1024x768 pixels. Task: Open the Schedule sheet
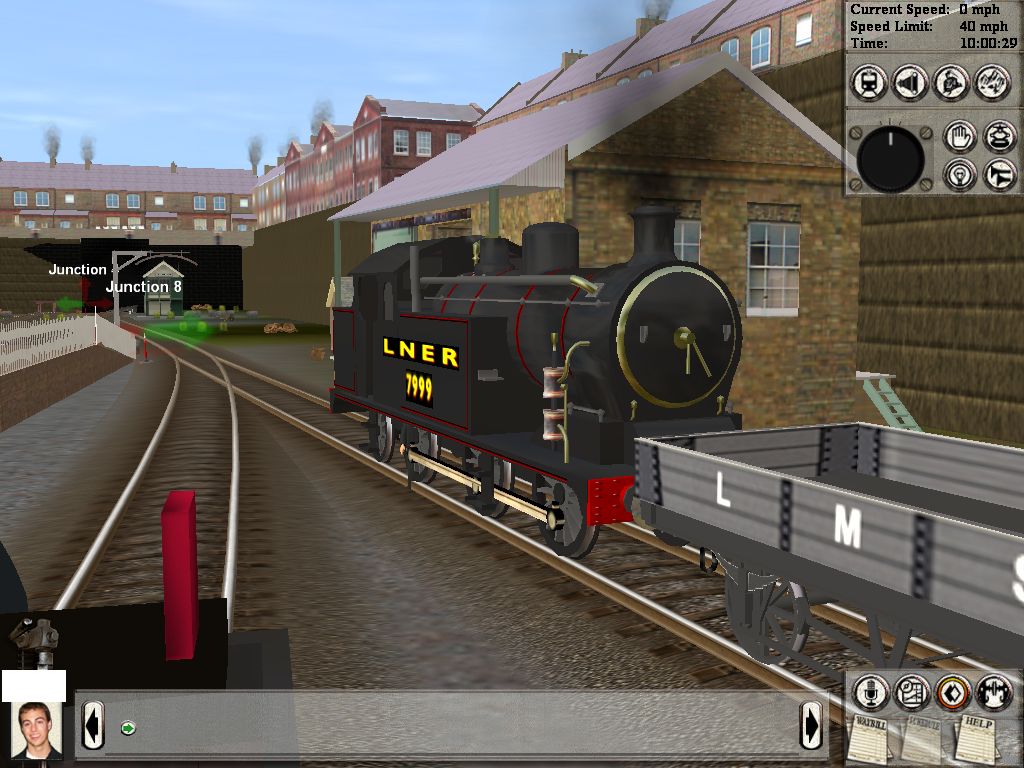click(x=921, y=738)
